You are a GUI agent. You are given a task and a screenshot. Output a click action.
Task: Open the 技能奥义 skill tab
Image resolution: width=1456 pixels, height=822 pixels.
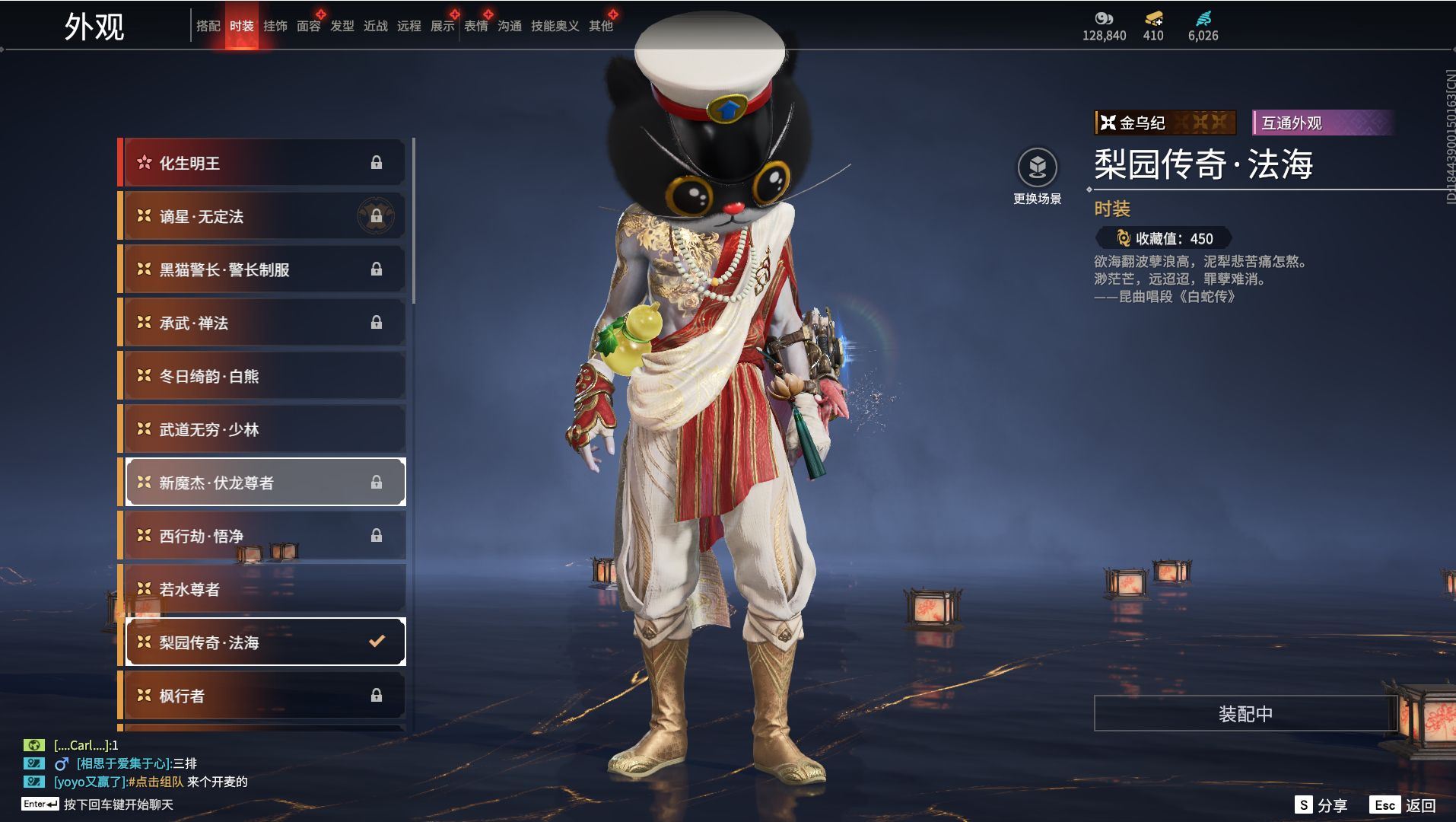[555, 26]
